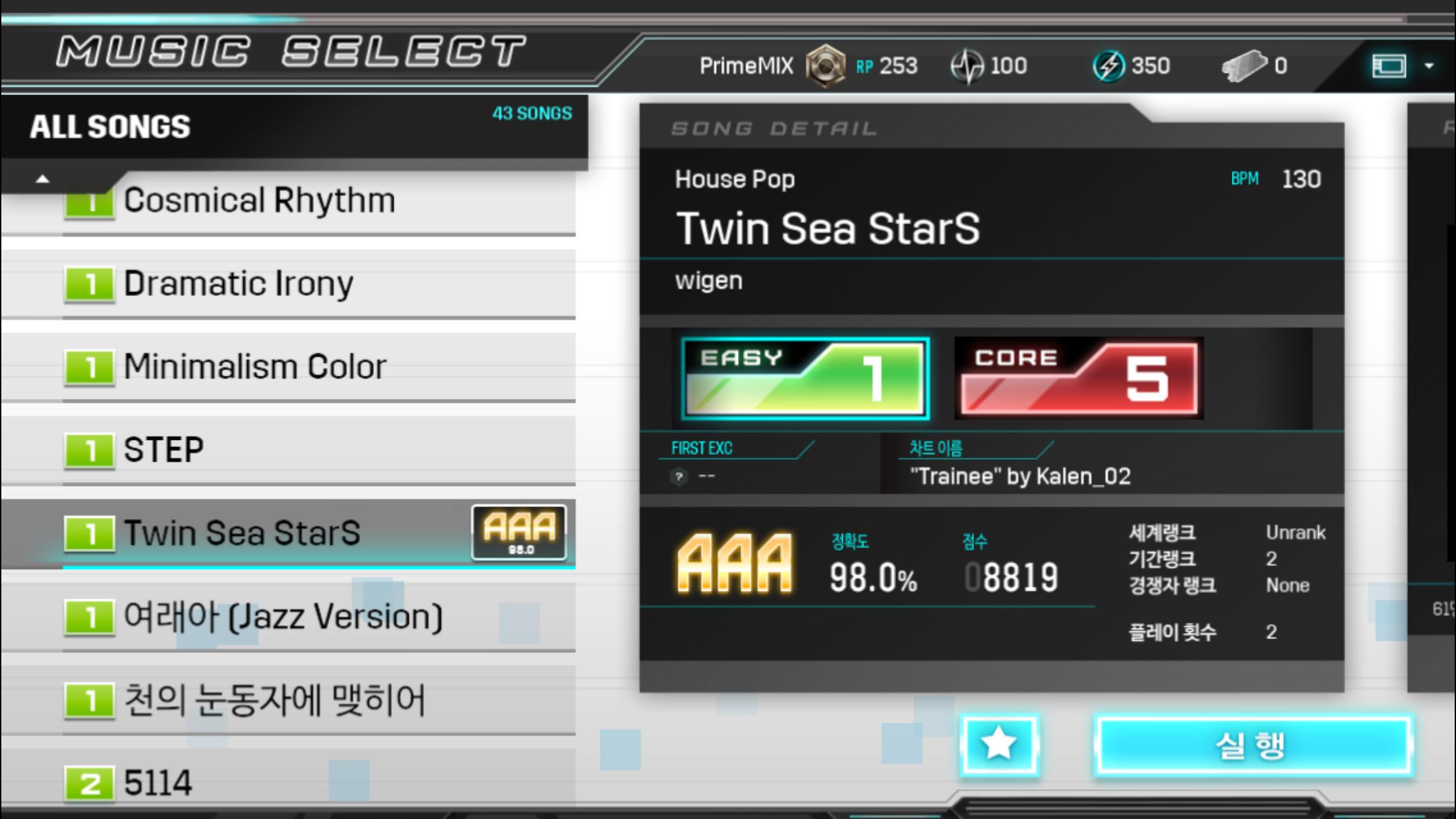Choose the EASY 1 difficulty
This screenshot has width=1456, height=819.
[805, 379]
